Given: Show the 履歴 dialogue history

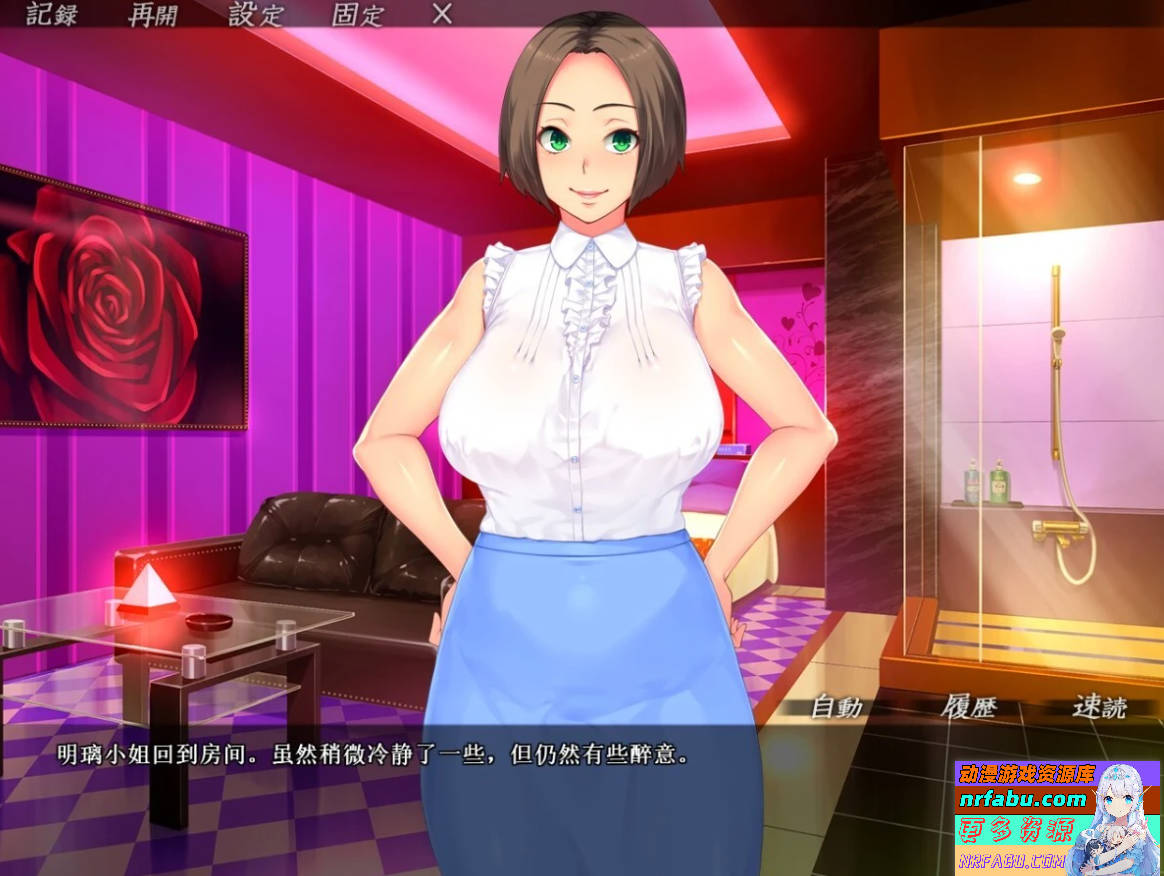Looking at the screenshot, I should pos(969,707).
